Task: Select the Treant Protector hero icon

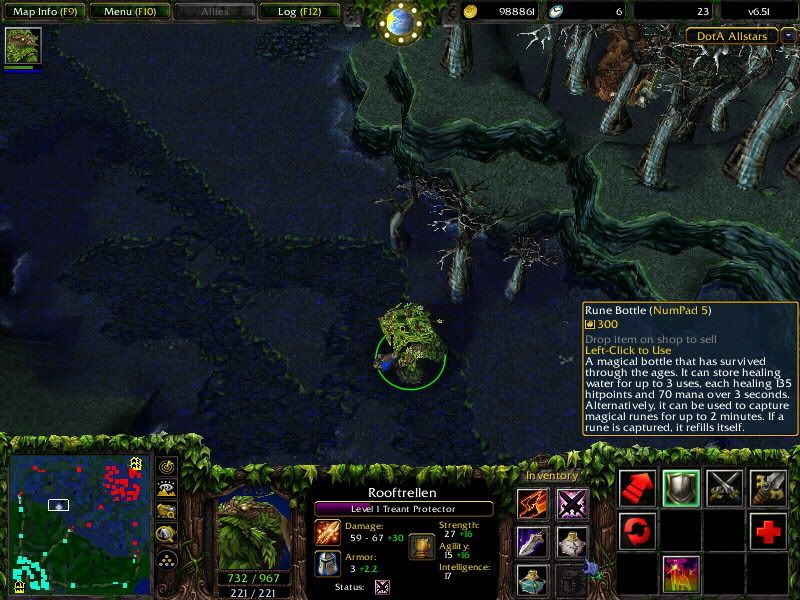Action: click(23, 46)
